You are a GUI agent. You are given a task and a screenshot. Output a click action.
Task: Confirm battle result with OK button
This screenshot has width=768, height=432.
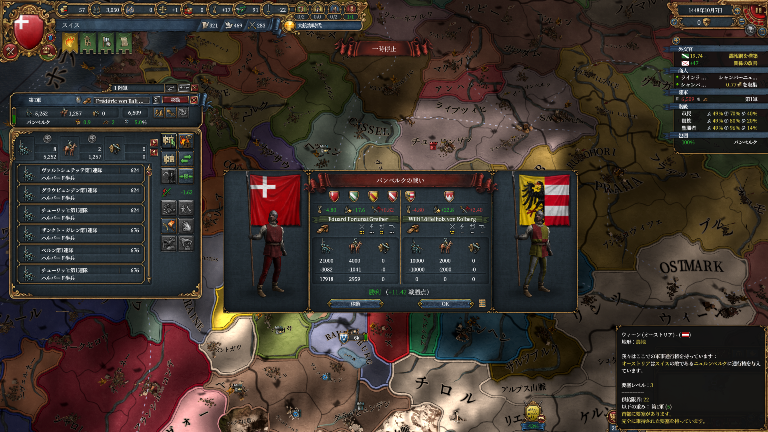click(445, 303)
